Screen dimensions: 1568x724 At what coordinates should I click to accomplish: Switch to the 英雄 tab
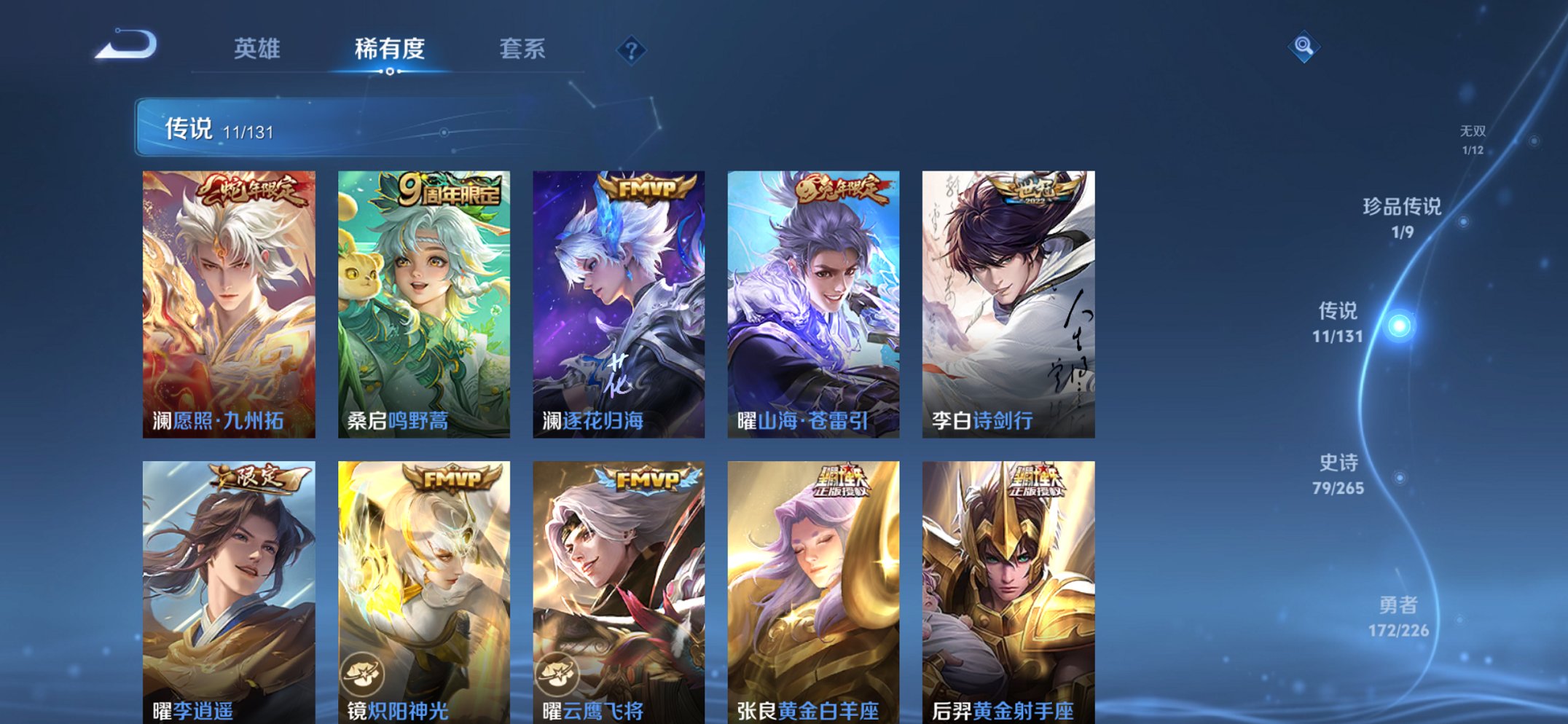click(x=257, y=49)
